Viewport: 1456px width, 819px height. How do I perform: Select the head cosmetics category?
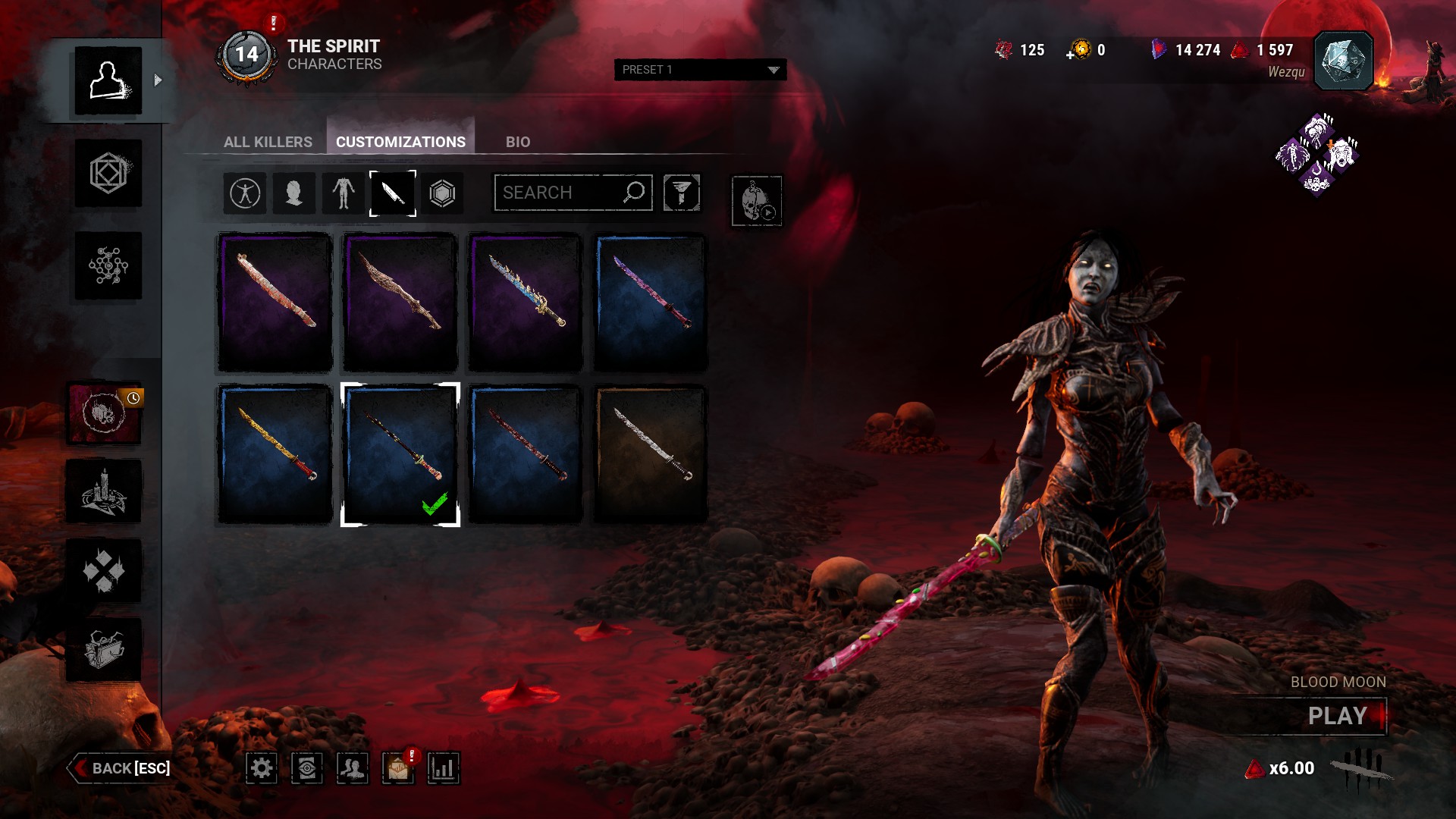click(x=293, y=193)
